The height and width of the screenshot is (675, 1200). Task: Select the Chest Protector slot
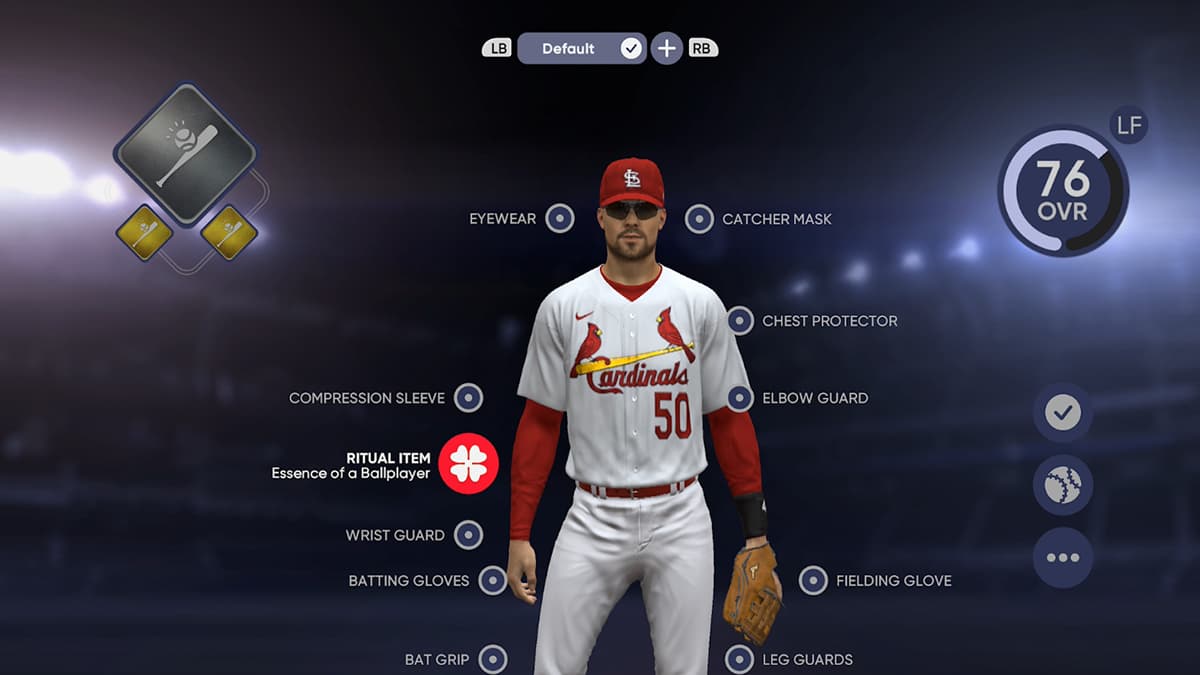(740, 321)
